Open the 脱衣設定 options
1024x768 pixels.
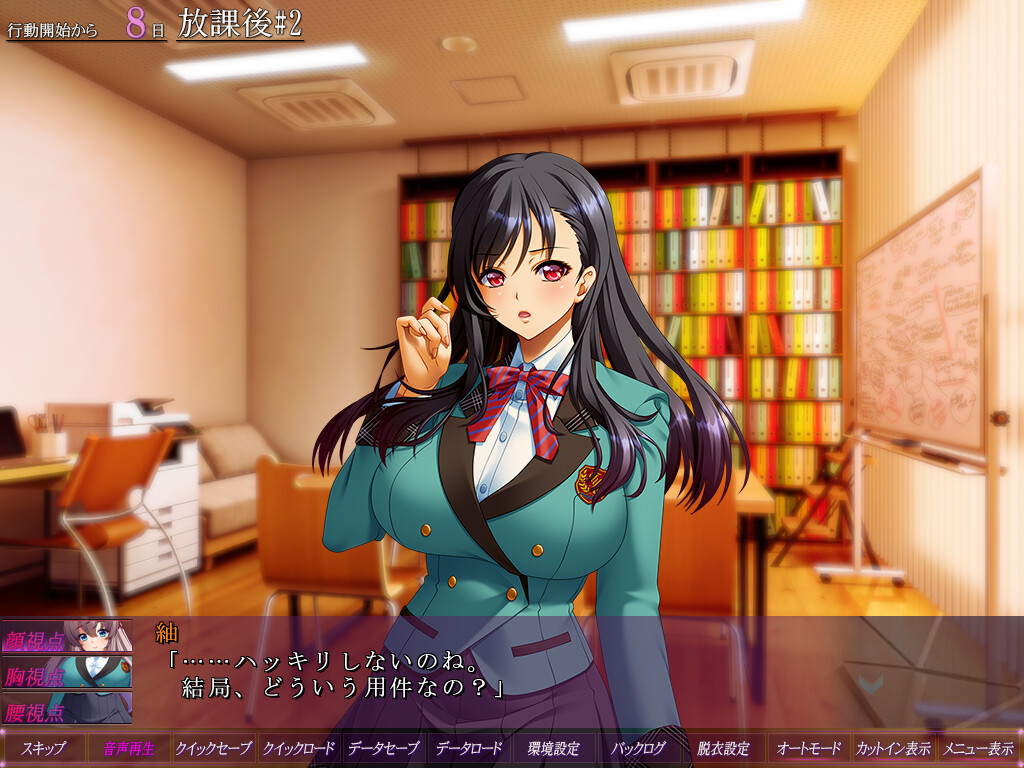point(723,748)
